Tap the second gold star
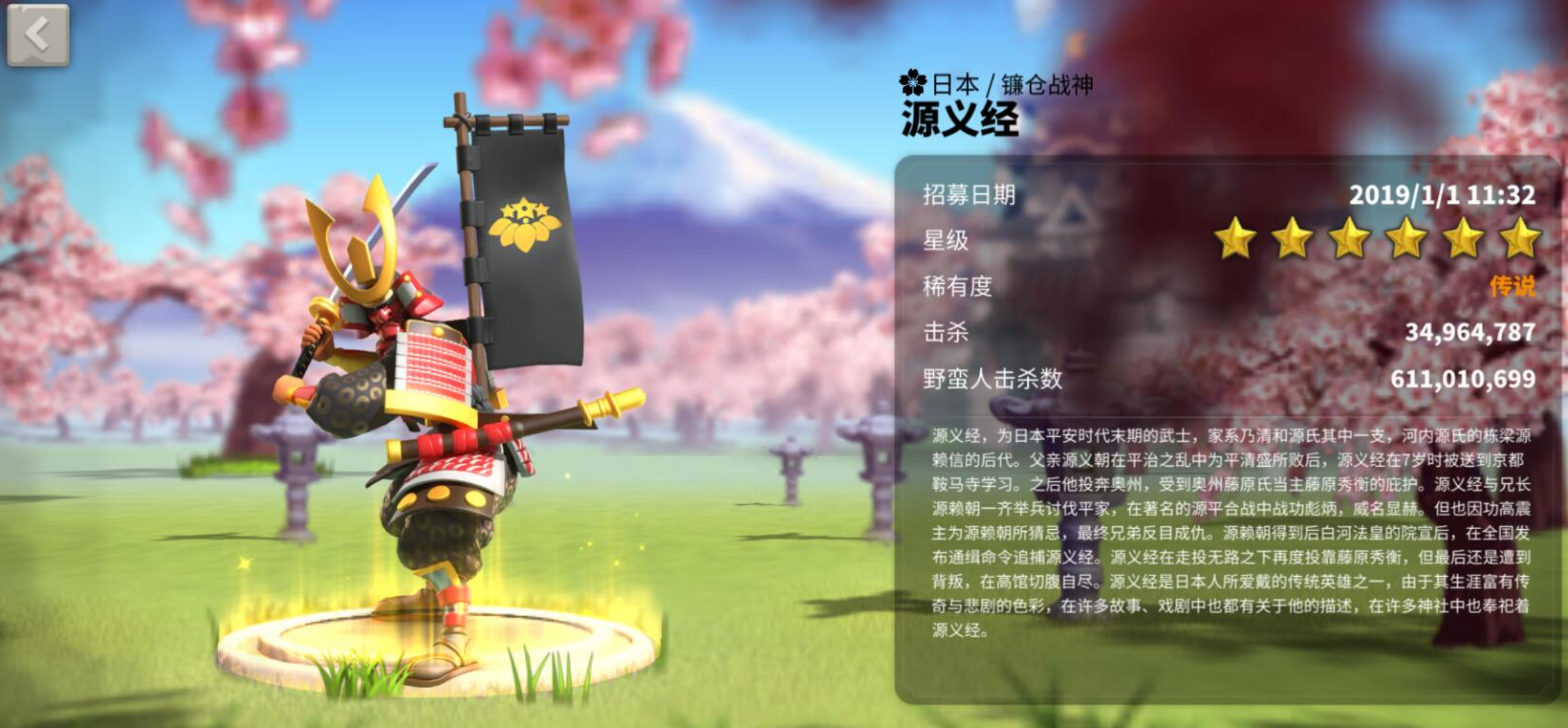 [1293, 241]
